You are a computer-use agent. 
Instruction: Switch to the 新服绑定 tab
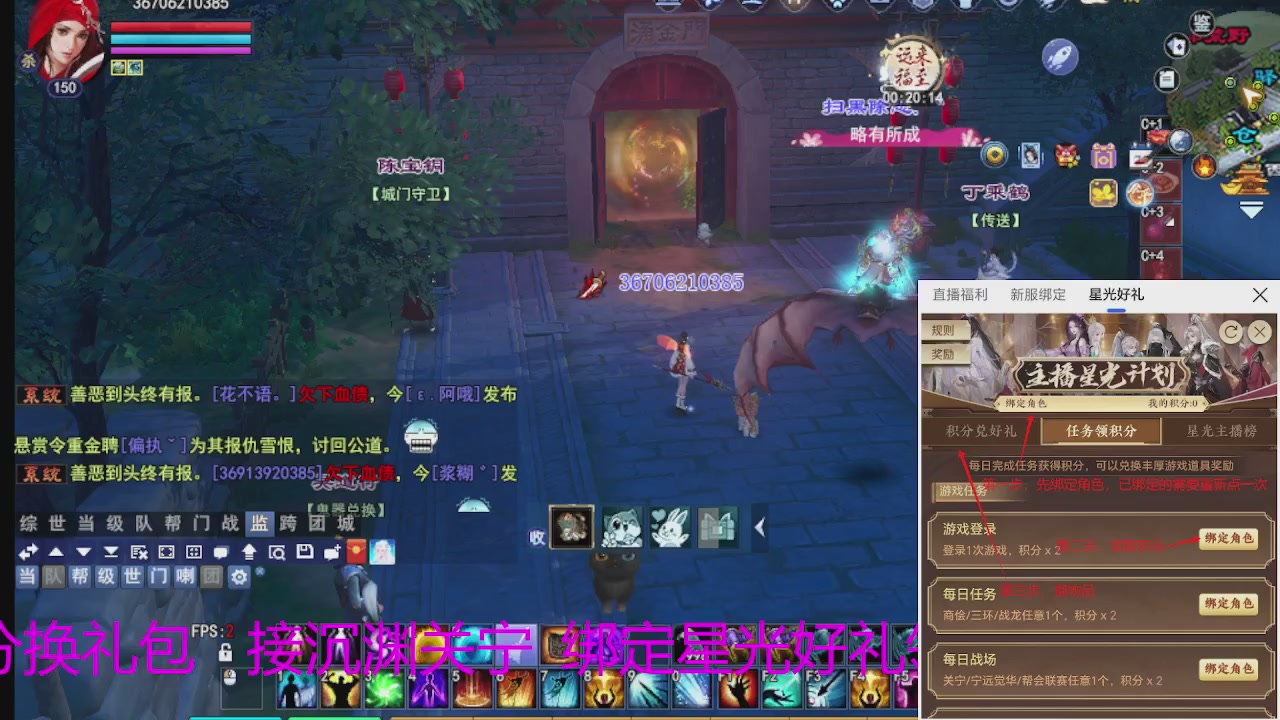pyautogui.click(x=1038, y=294)
